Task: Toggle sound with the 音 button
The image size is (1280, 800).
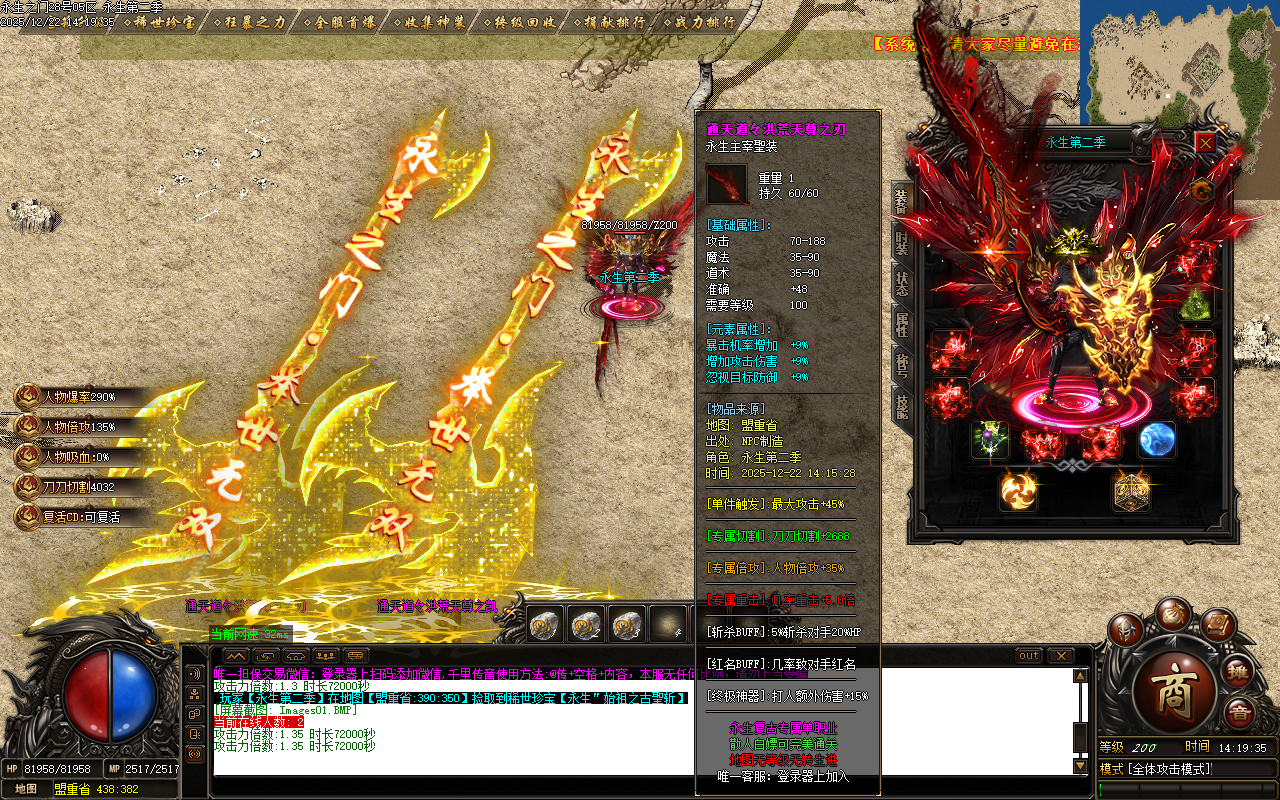Action: coord(1240,714)
